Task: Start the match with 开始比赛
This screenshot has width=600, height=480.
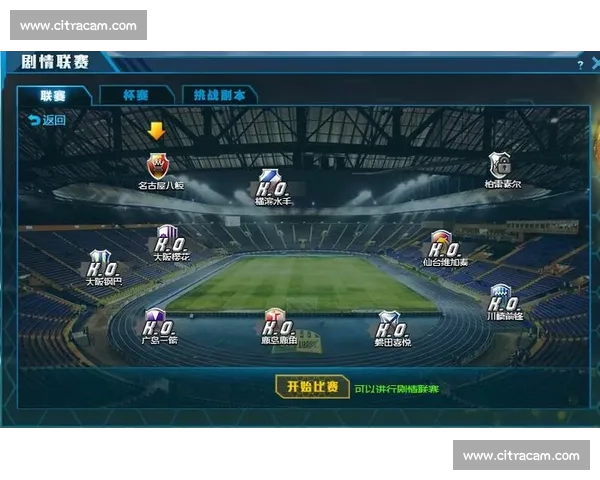Action: (x=312, y=387)
